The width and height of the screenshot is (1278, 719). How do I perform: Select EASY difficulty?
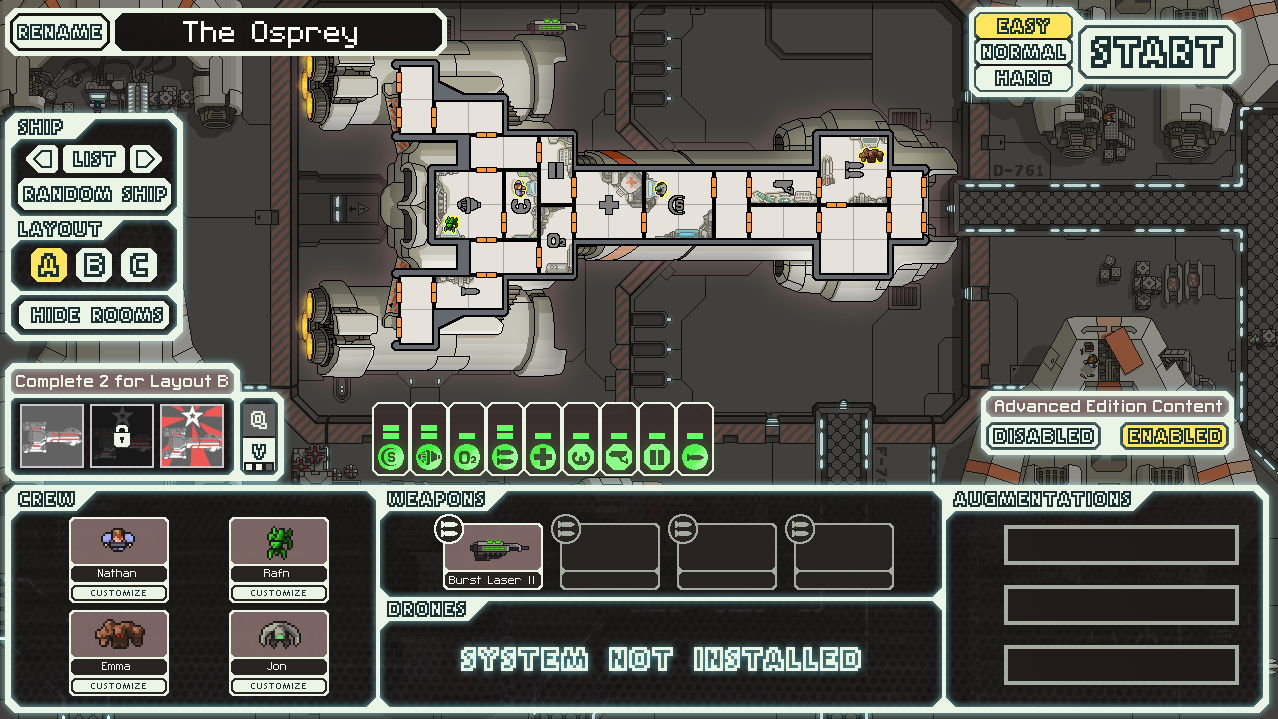1023,26
